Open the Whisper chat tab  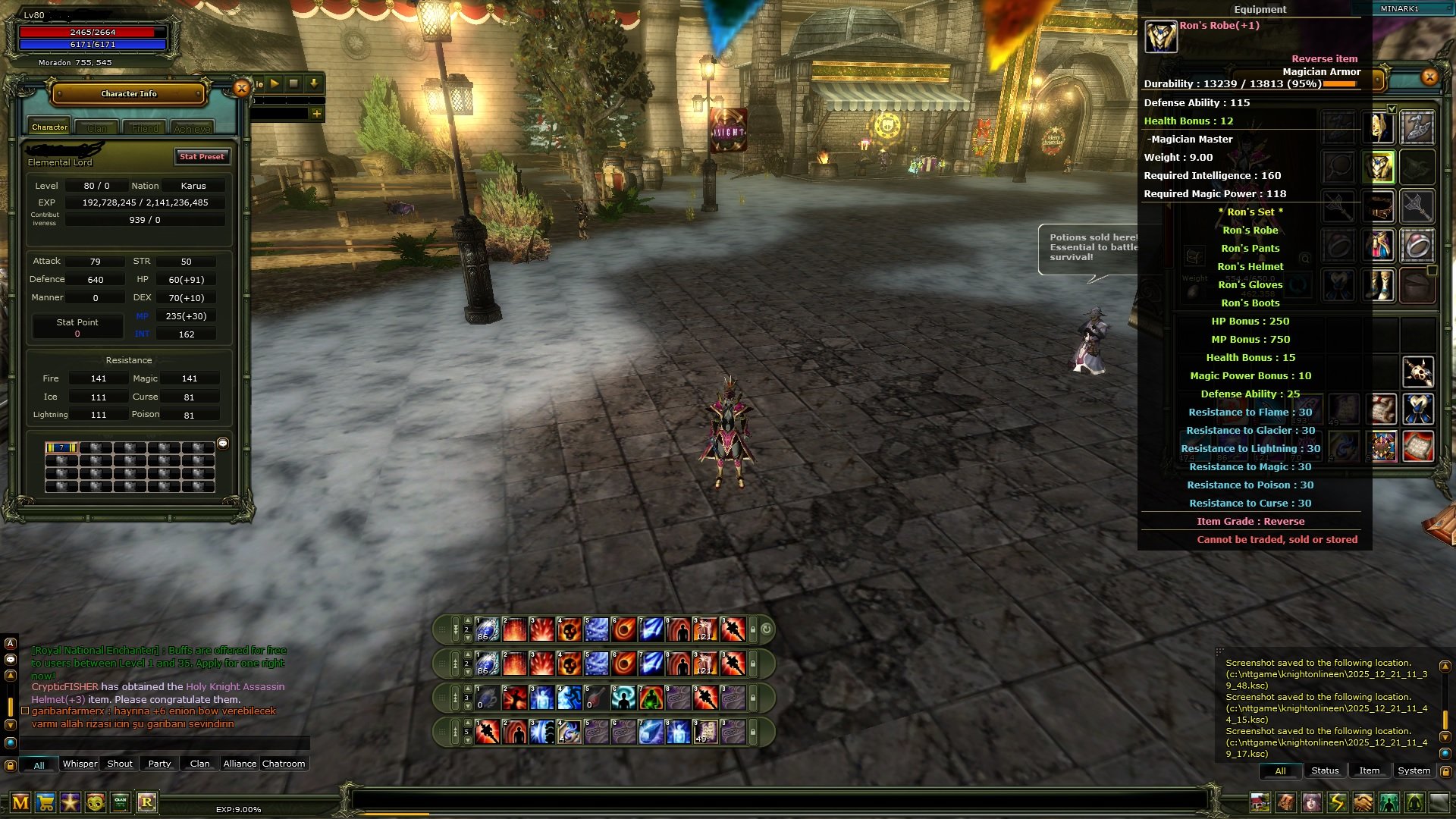79,764
